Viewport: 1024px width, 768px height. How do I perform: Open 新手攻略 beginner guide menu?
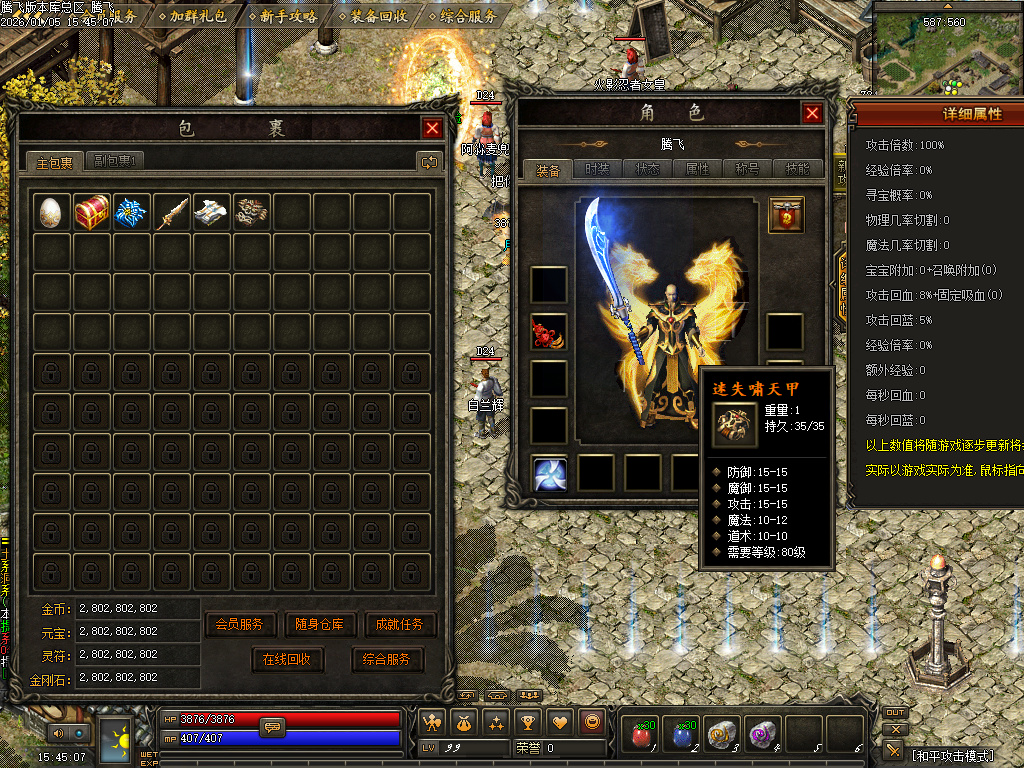pos(287,16)
